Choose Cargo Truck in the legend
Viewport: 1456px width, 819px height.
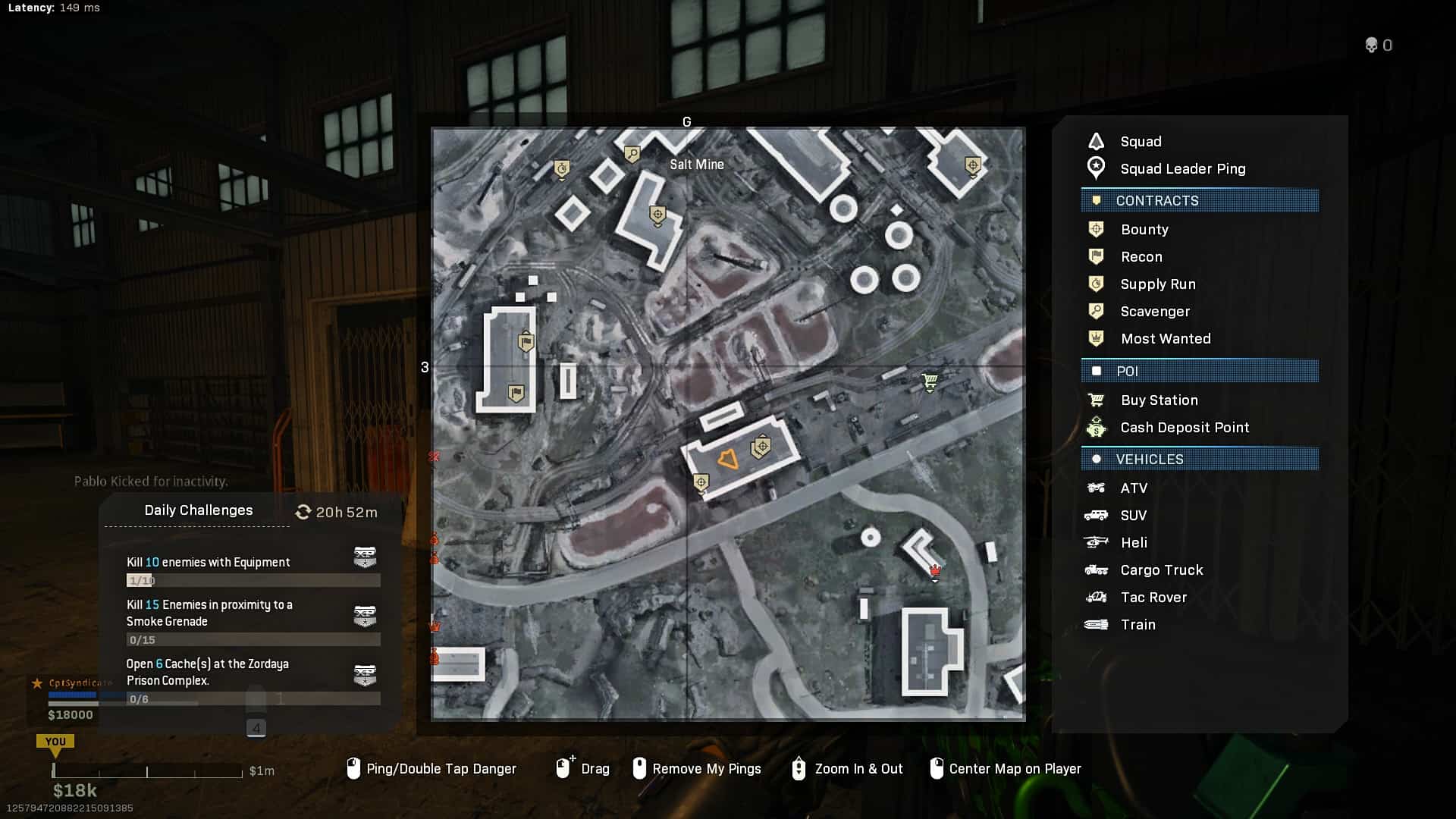(x=1161, y=570)
